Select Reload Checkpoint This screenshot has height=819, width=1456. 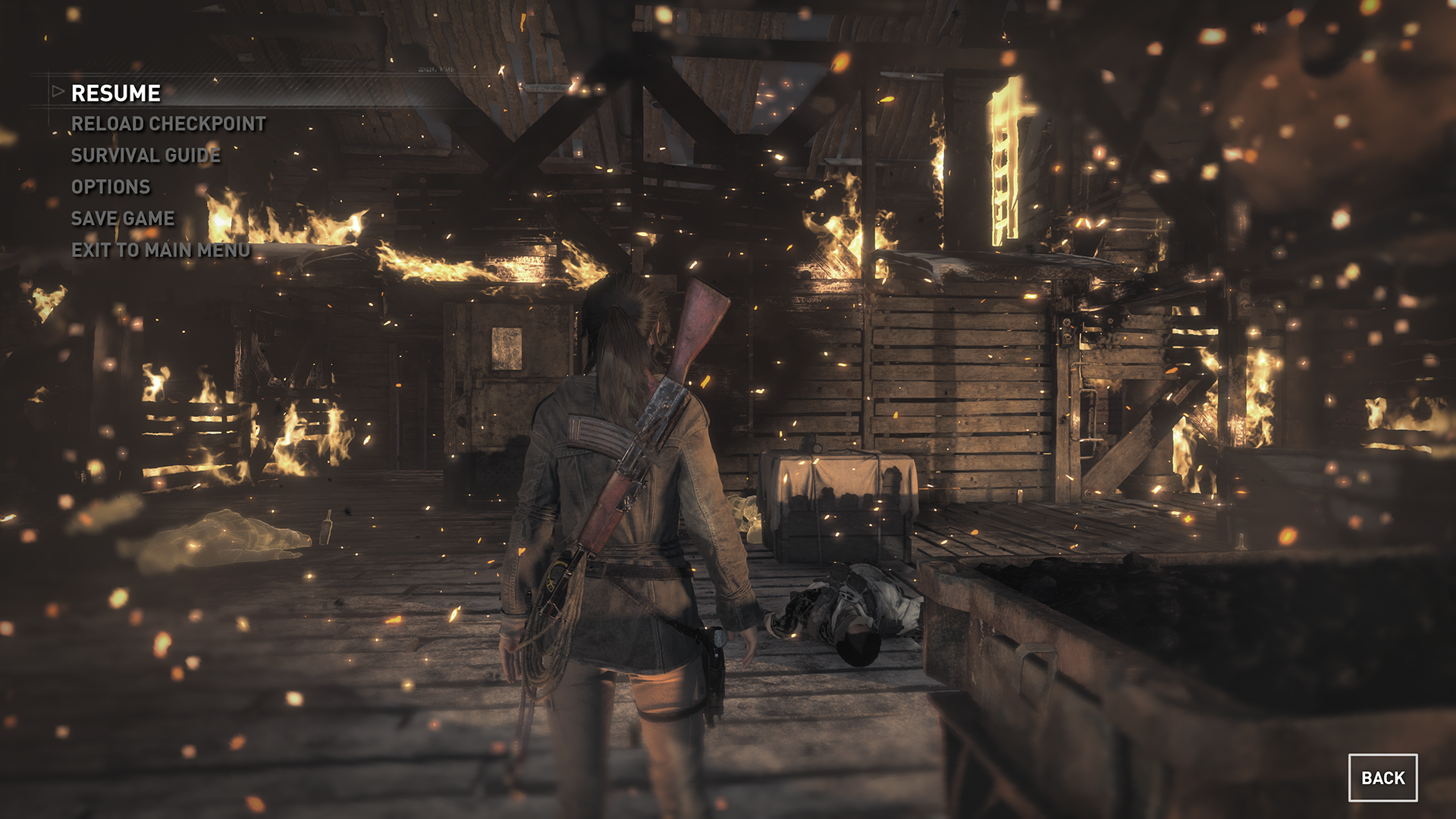[x=168, y=124]
